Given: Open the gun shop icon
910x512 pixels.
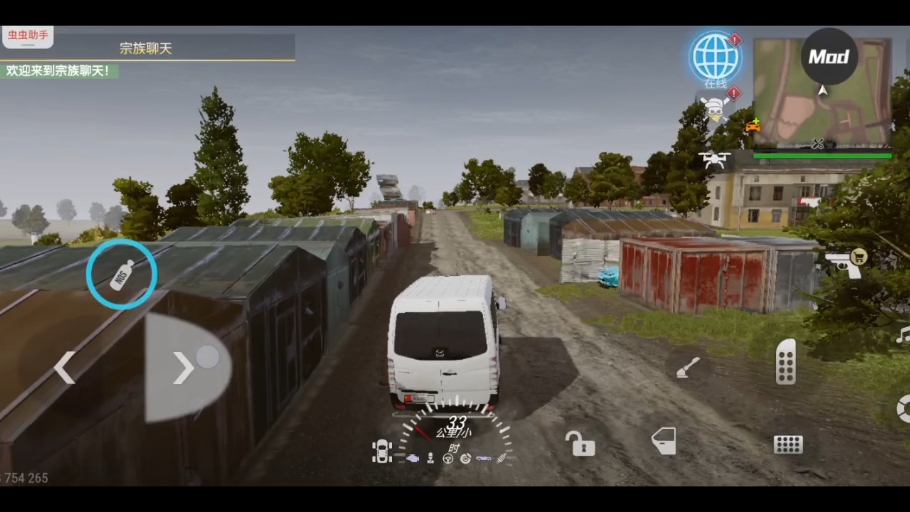Looking at the screenshot, I should click(845, 264).
